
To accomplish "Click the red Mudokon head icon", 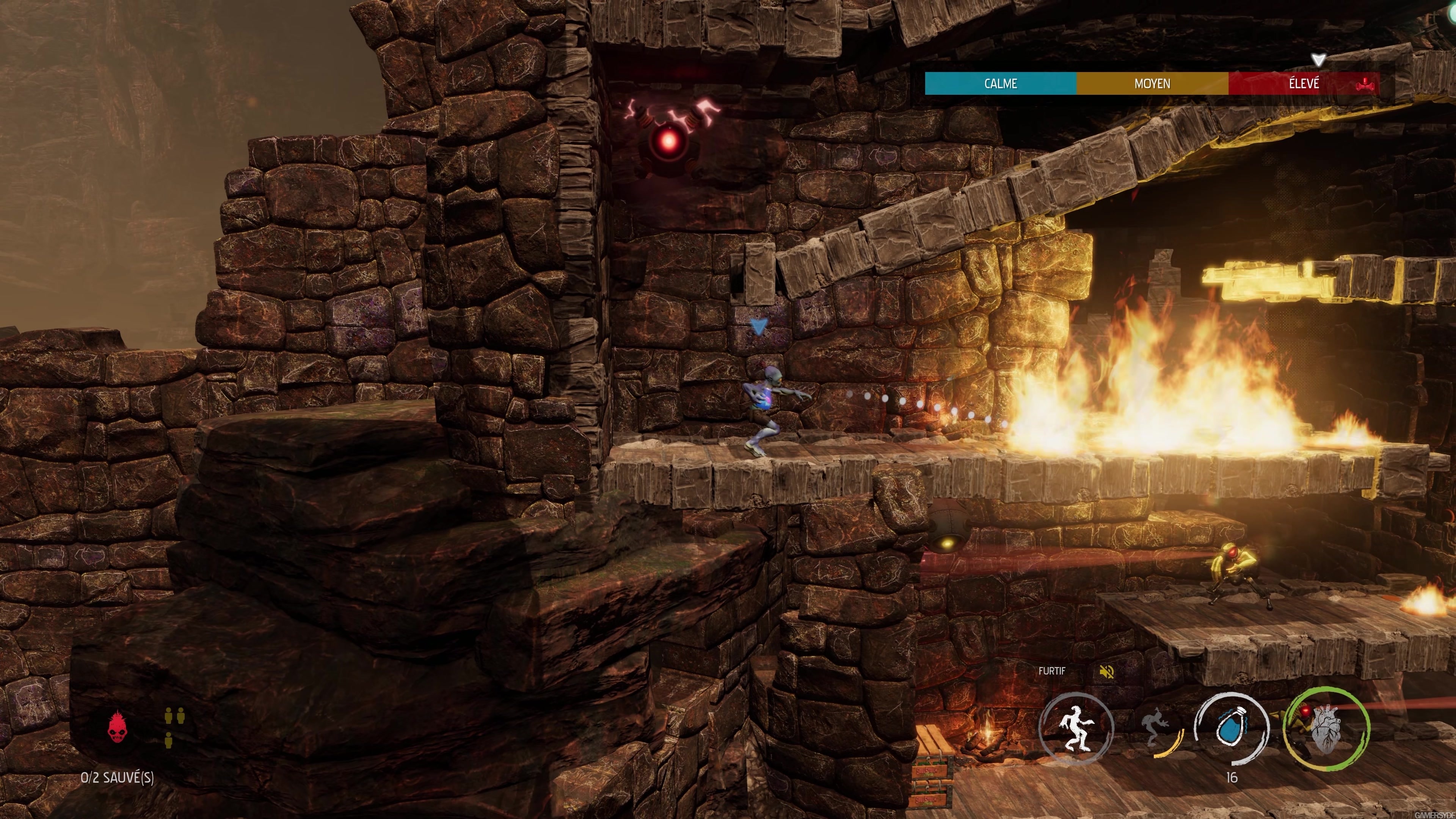I will [x=118, y=727].
